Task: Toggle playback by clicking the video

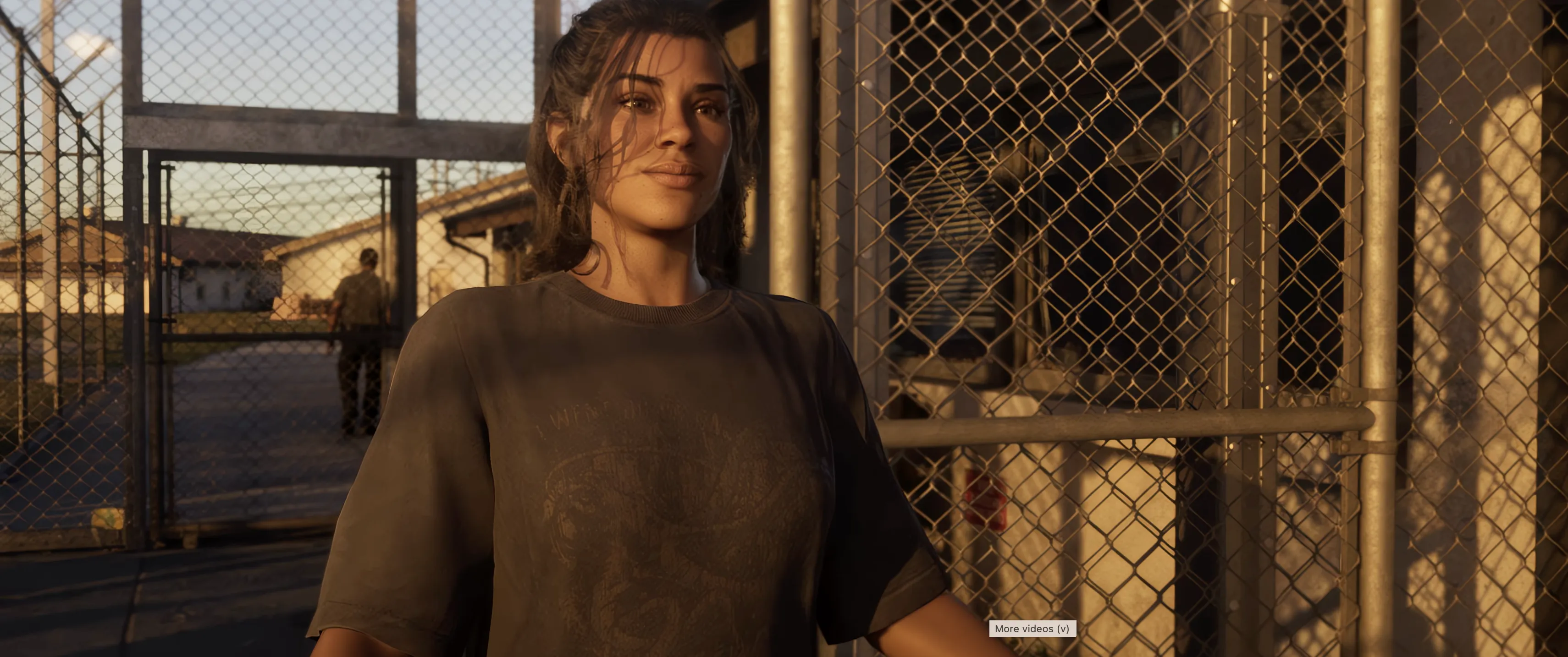Action: pyautogui.click(x=784, y=328)
